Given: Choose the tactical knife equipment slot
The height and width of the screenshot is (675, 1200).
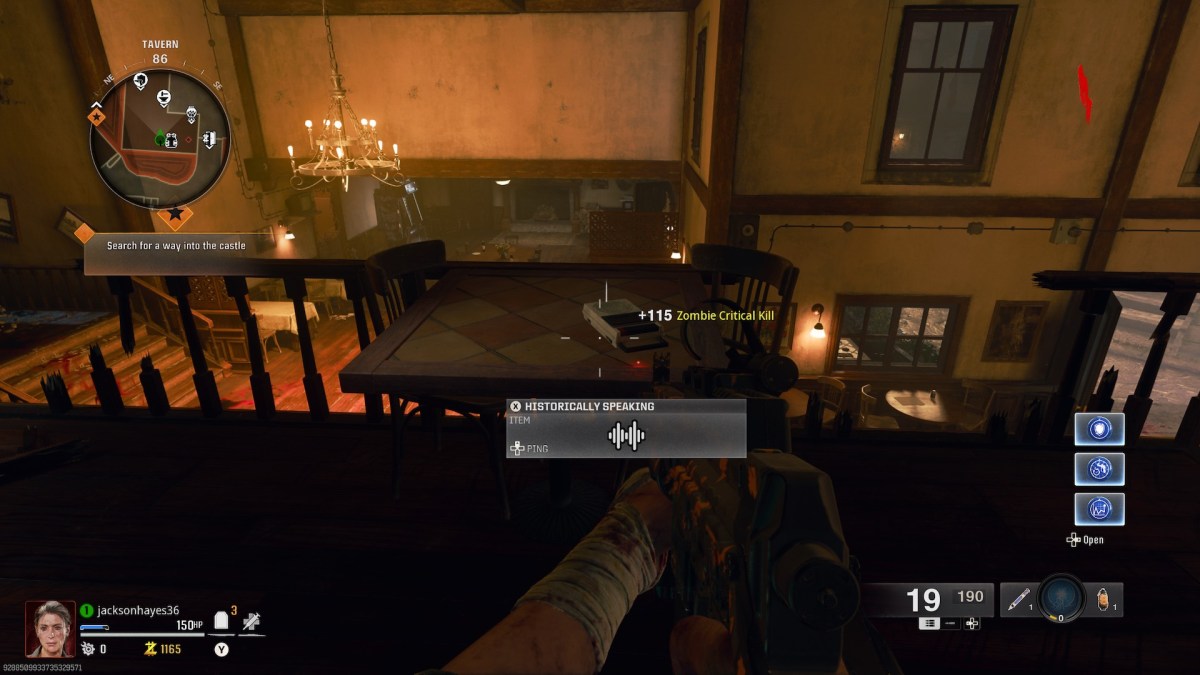Looking at the screenshot, I should pos(1019,600).
